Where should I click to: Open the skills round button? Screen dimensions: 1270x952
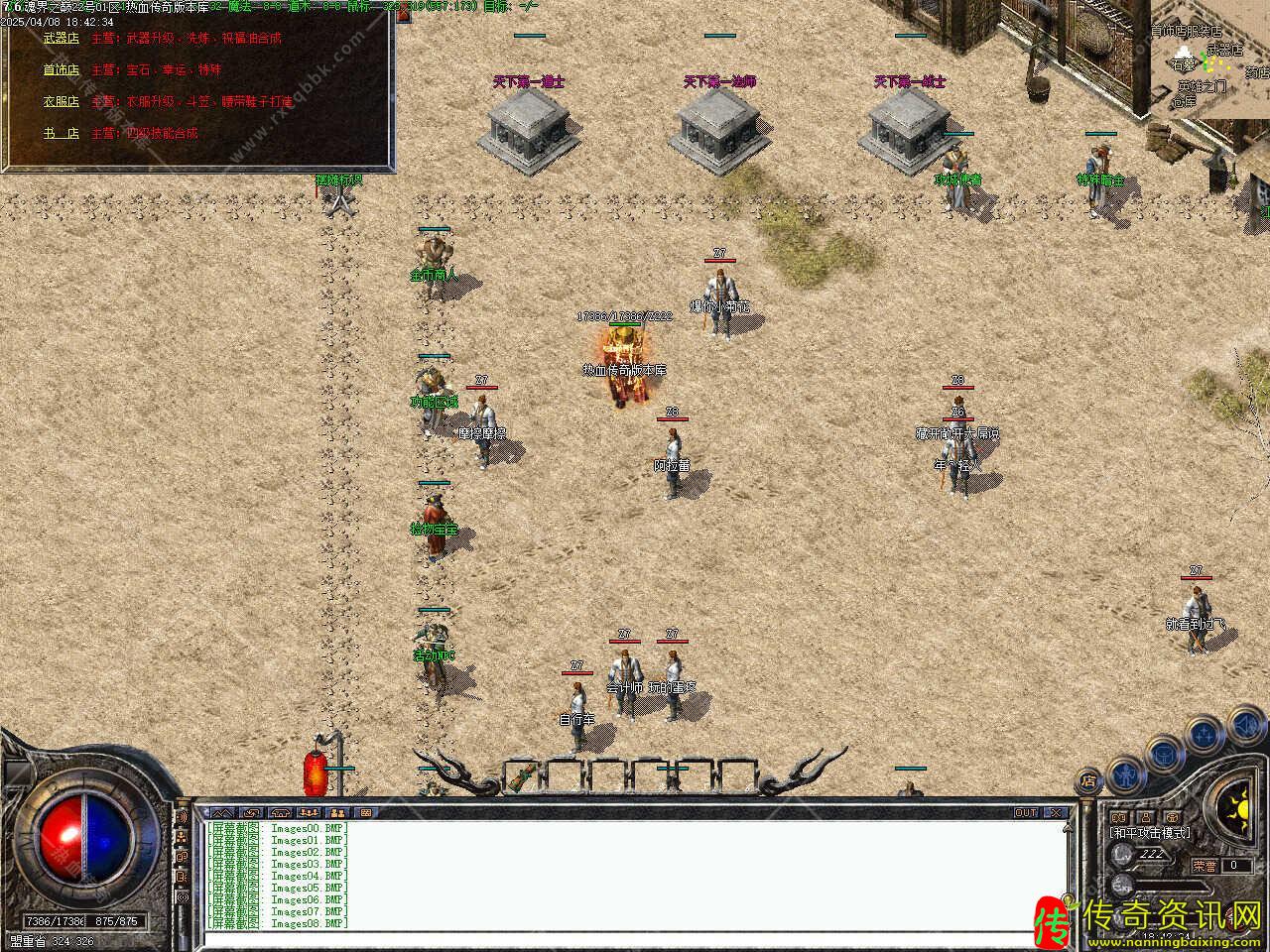tap(1204, 735)
